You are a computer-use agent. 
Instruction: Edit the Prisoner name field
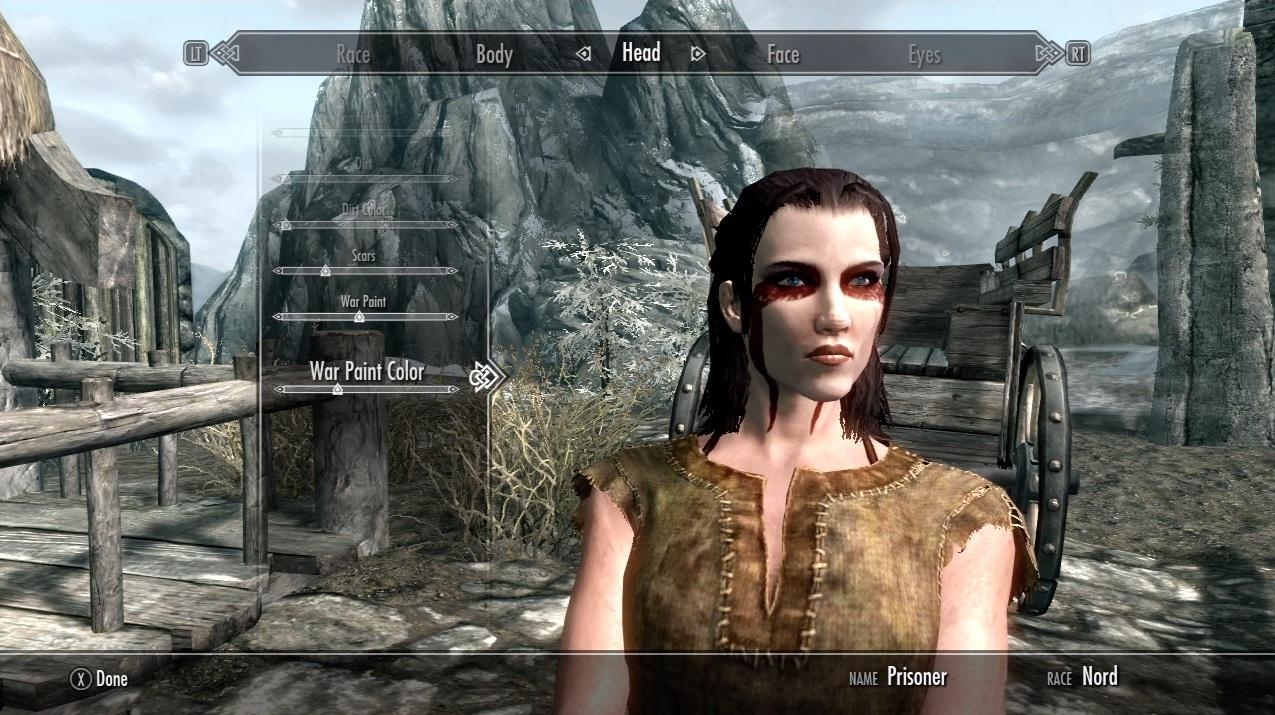916,677
